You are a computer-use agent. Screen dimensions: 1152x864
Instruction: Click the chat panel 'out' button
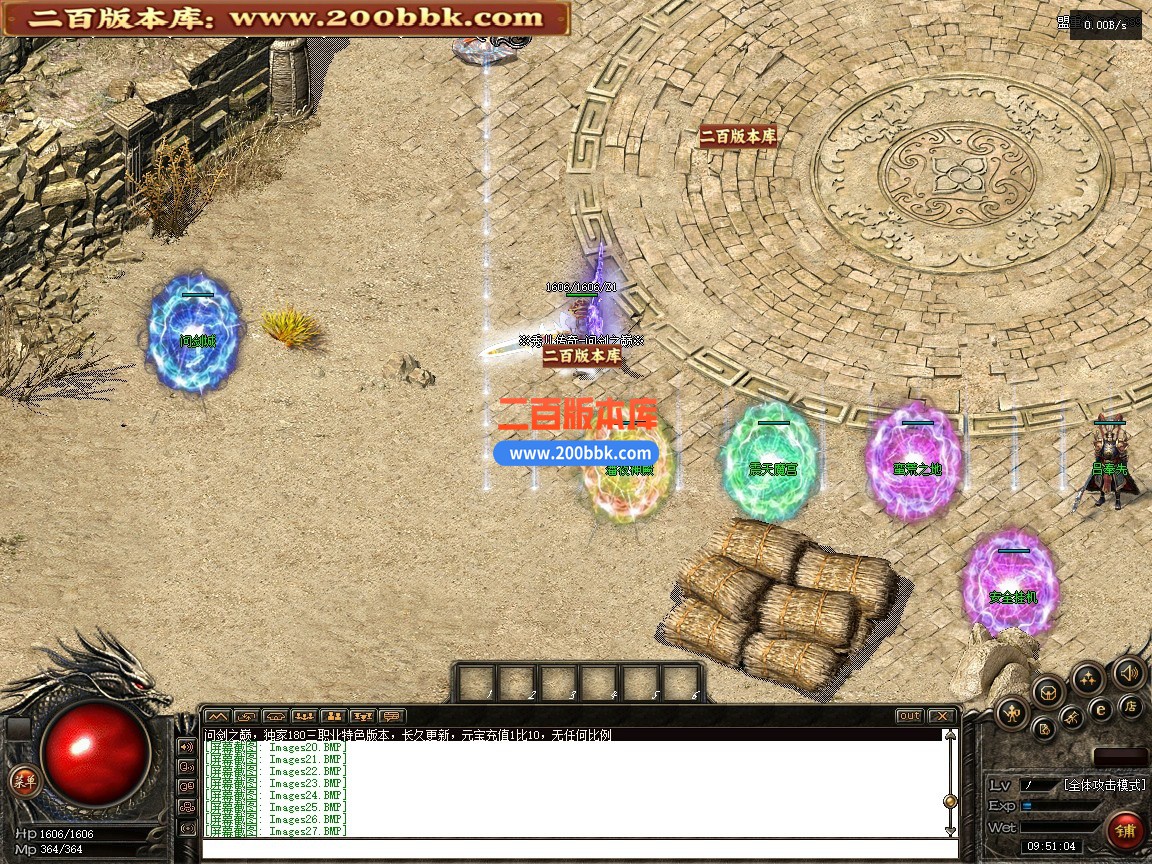click(909, 716)
